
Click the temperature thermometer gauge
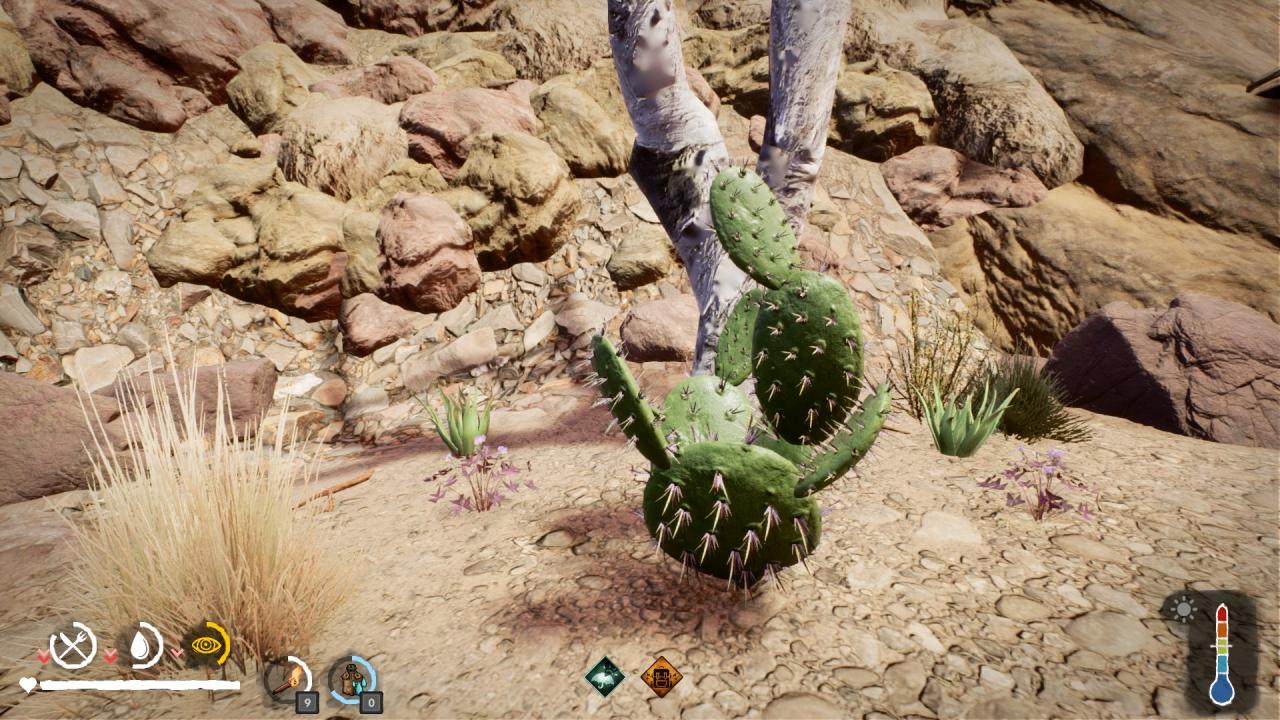pos(1221,654)
